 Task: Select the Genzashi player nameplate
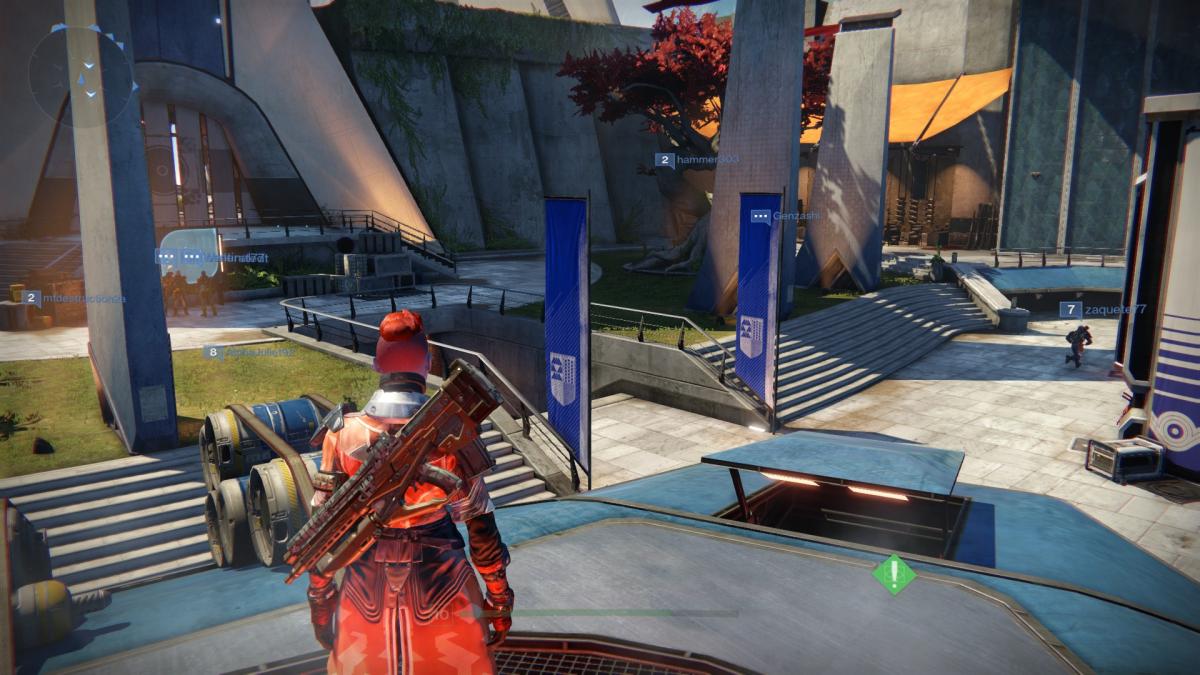[785, 215]
